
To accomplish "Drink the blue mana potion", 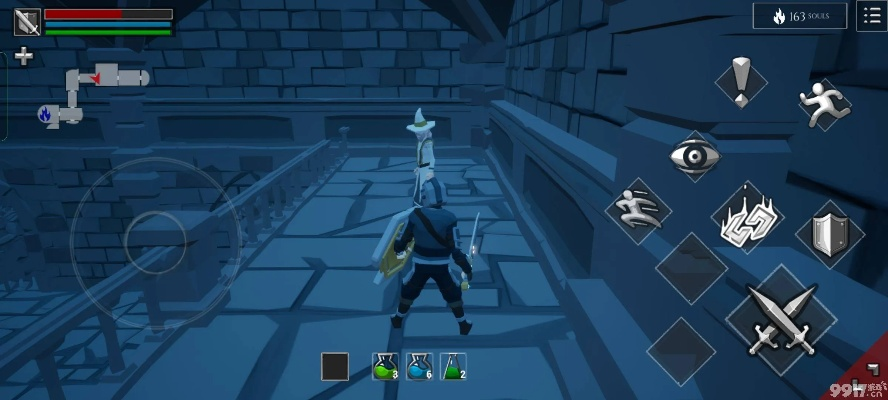I will (x=420, y=366).
